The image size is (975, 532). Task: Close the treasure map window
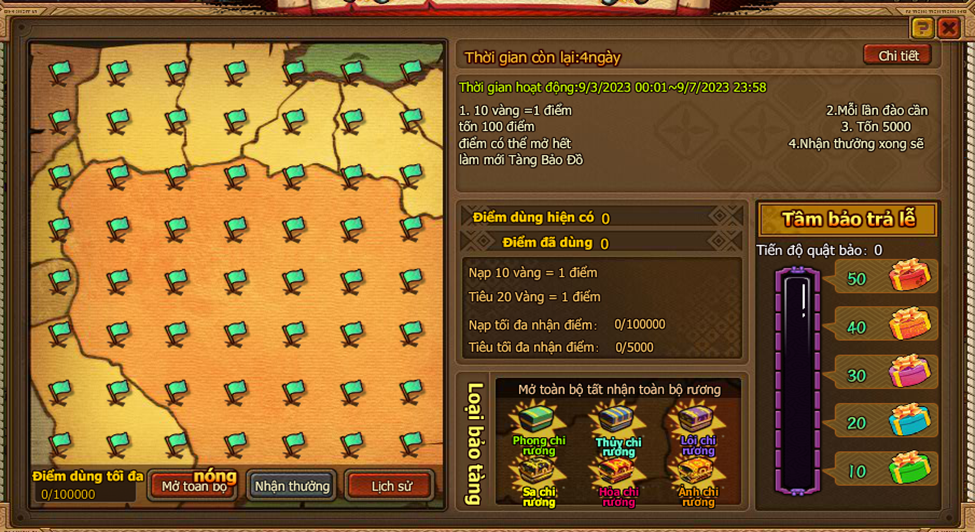click(948, 28)
